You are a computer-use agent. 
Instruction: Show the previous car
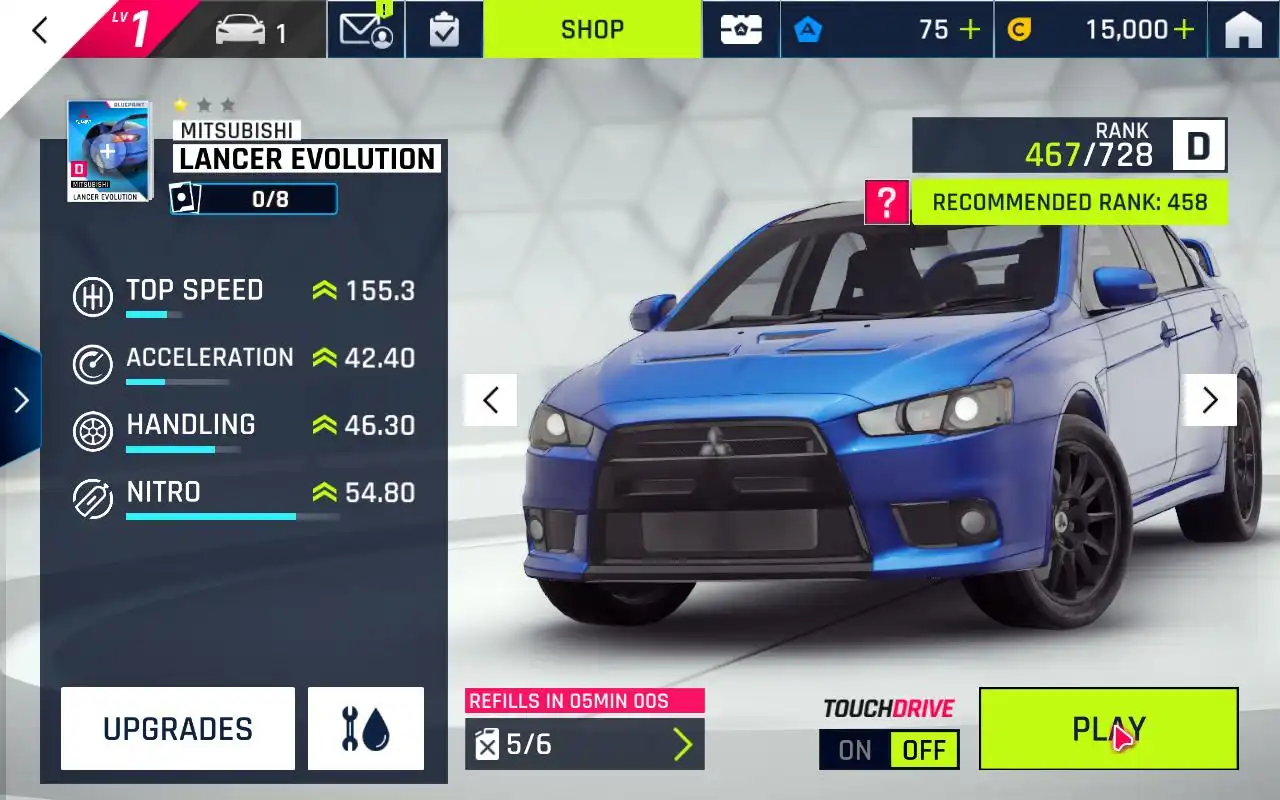point(490,400)
